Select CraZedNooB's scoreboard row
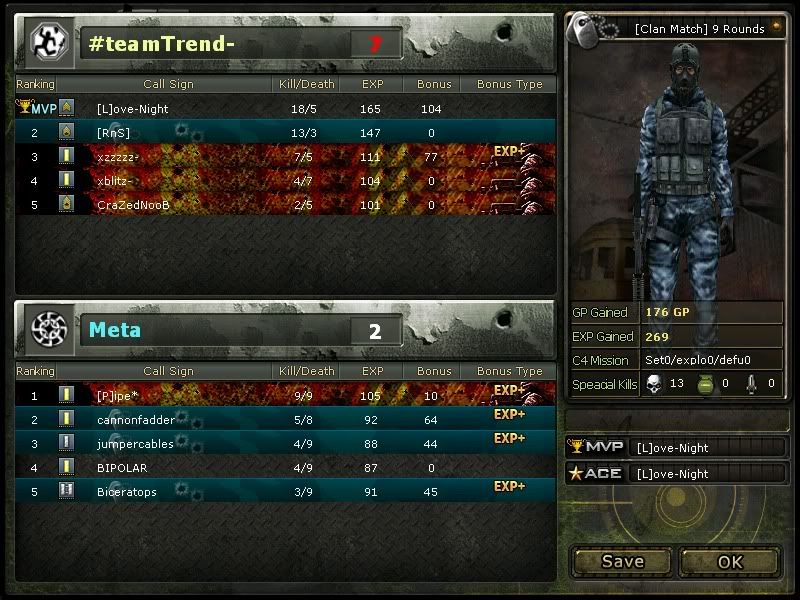800x600 pixels. pos(285,205)
